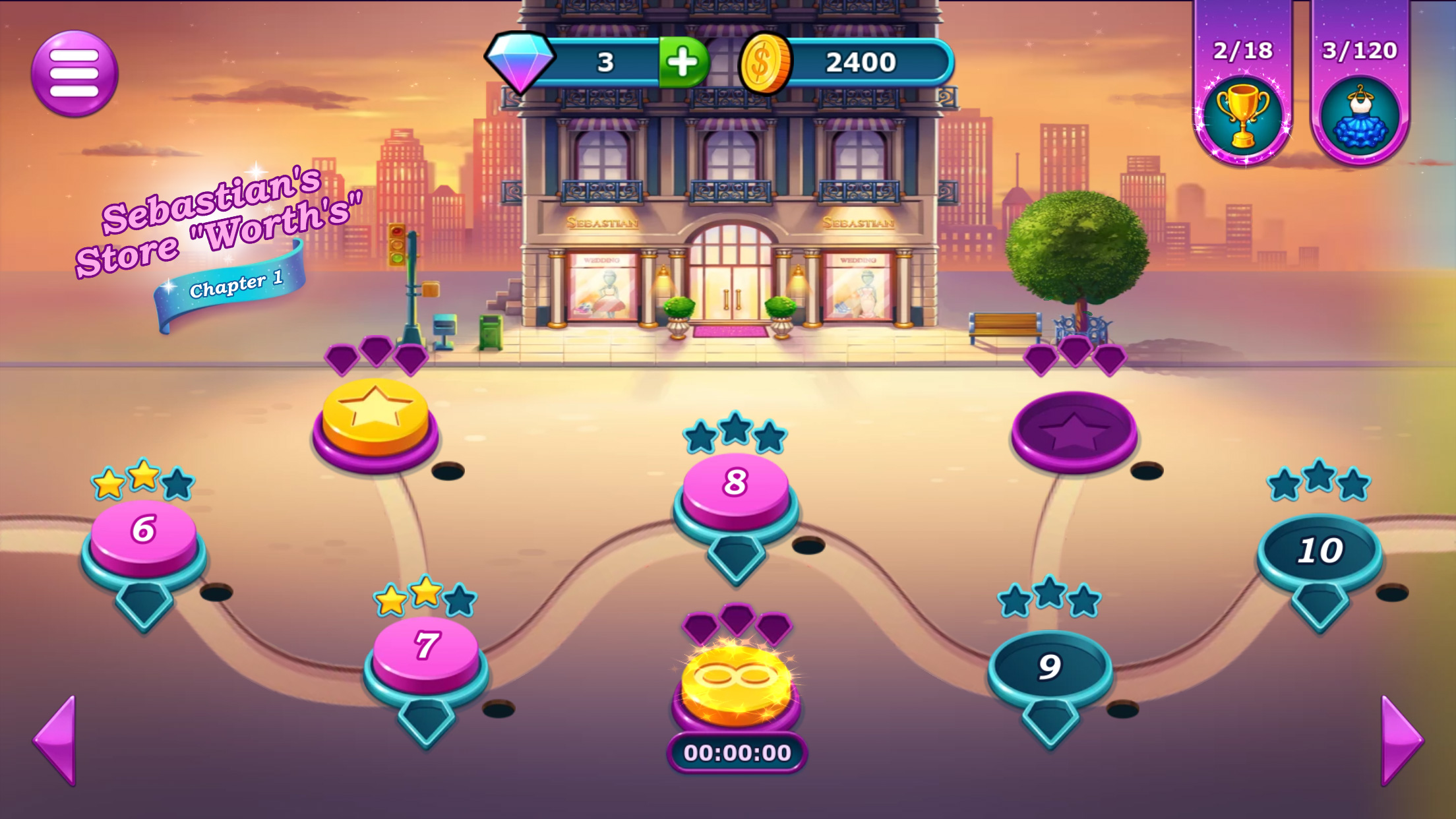
Task: Open the trophy achievements panel
Action: (x=1242, y=117)
